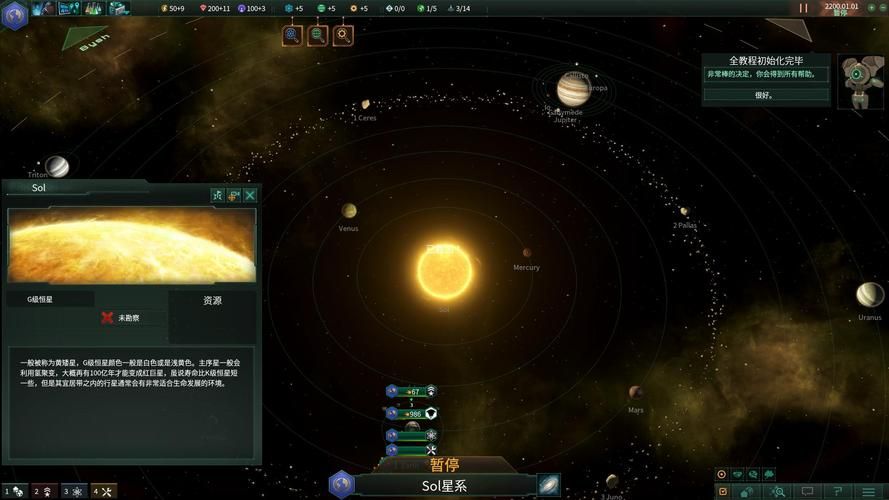Image resolution: width=889 pixels, height=500 pixels.
Task: Click the Sol星系 system name bar
Action: tap(444, 486)
